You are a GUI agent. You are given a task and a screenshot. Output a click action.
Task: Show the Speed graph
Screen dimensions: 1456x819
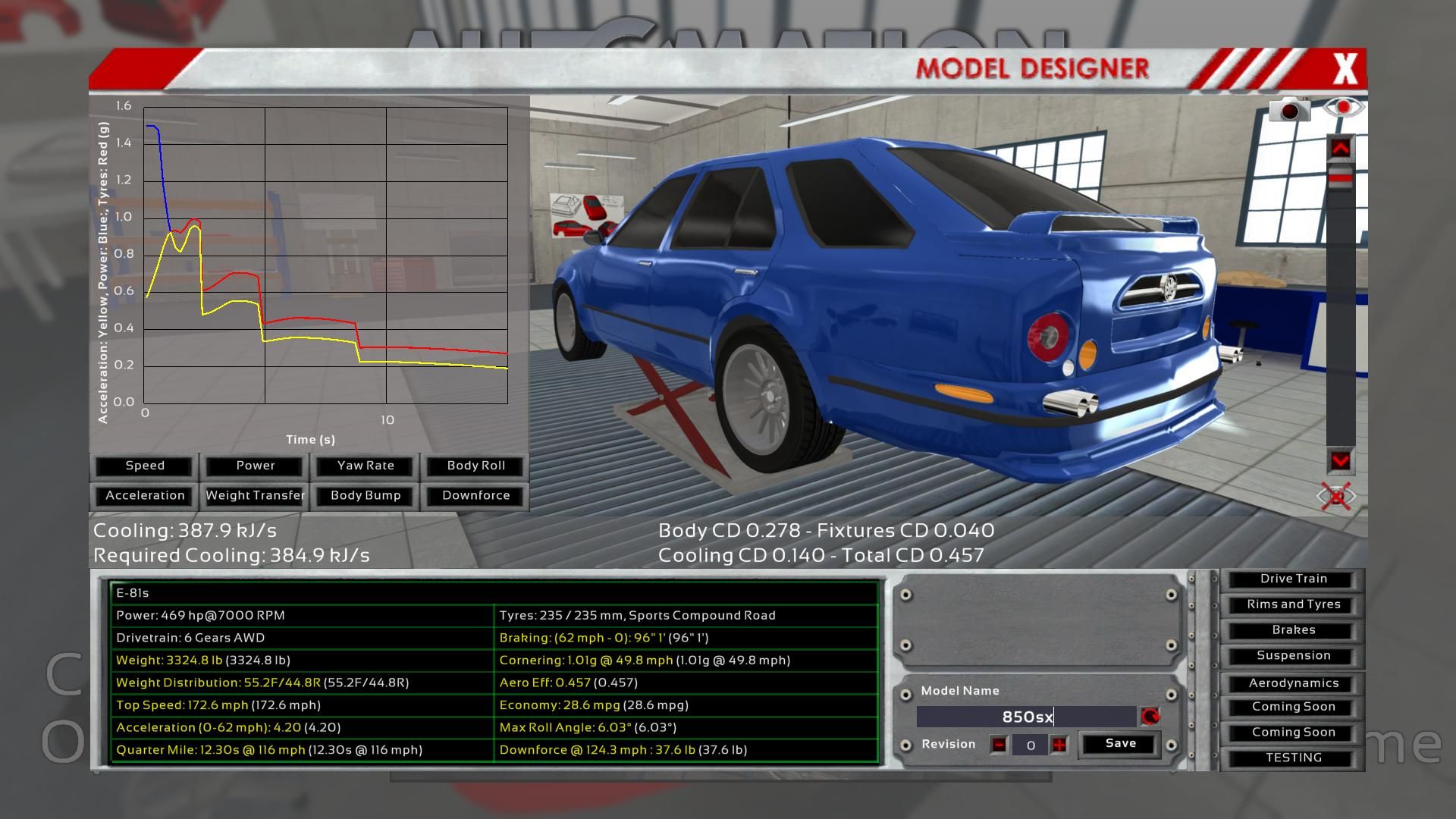pos(145,466)
